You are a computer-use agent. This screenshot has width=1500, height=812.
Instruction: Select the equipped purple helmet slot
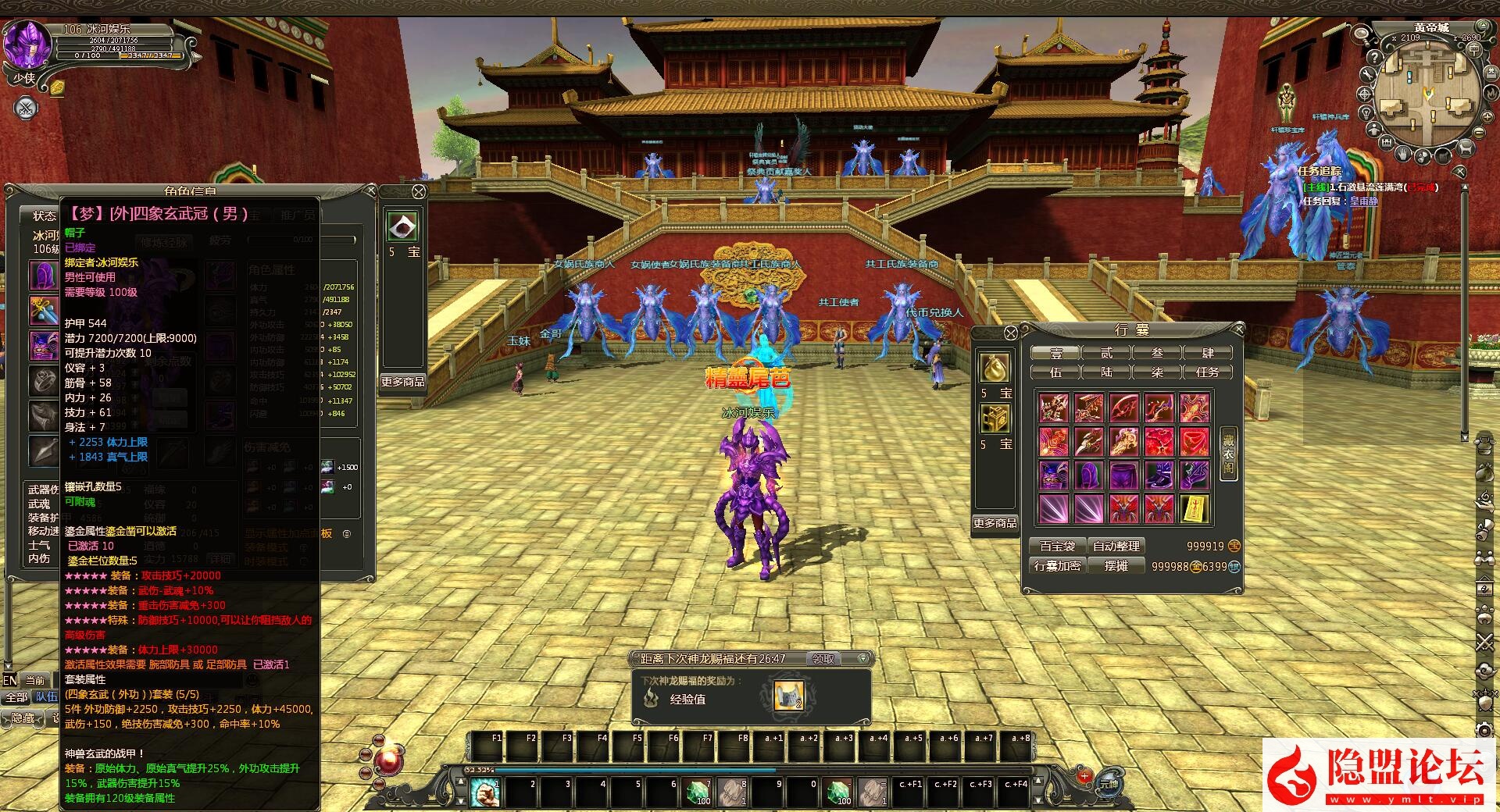point(43,275)
